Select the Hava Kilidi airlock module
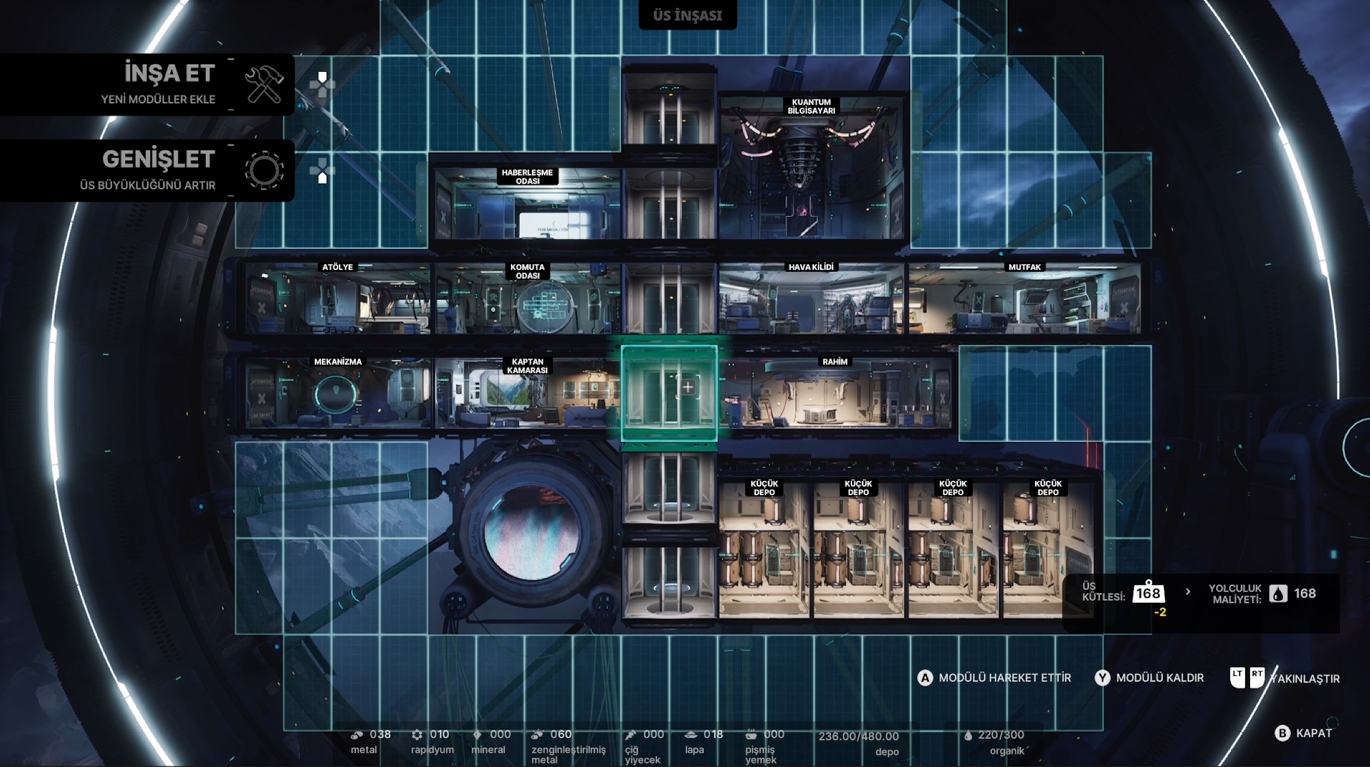Viewport: 1370px width, 767px height. pyautogui.click(x=811, y=298)
